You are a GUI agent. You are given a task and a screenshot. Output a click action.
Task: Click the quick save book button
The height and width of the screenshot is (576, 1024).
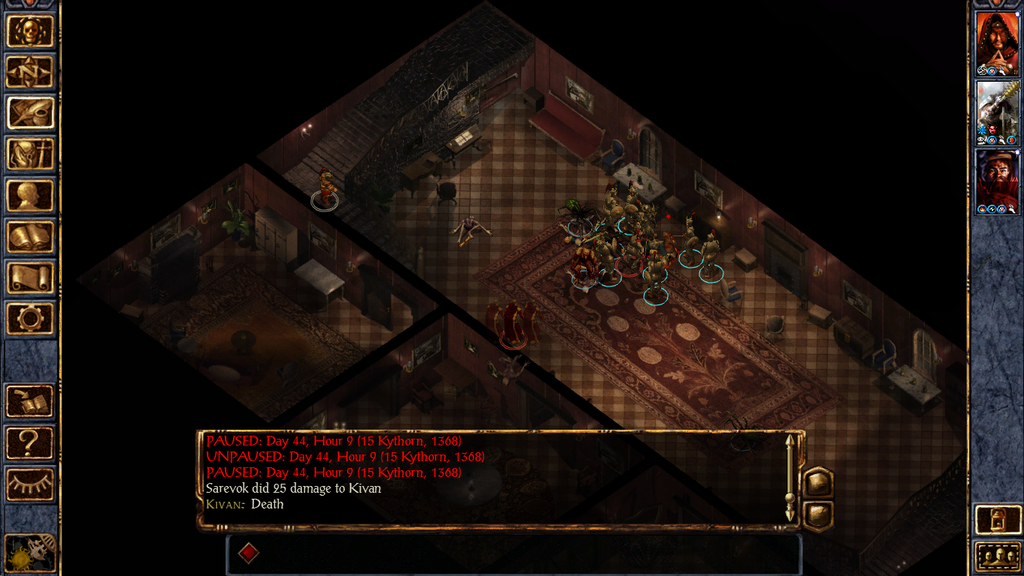click(x=30, y=402)
